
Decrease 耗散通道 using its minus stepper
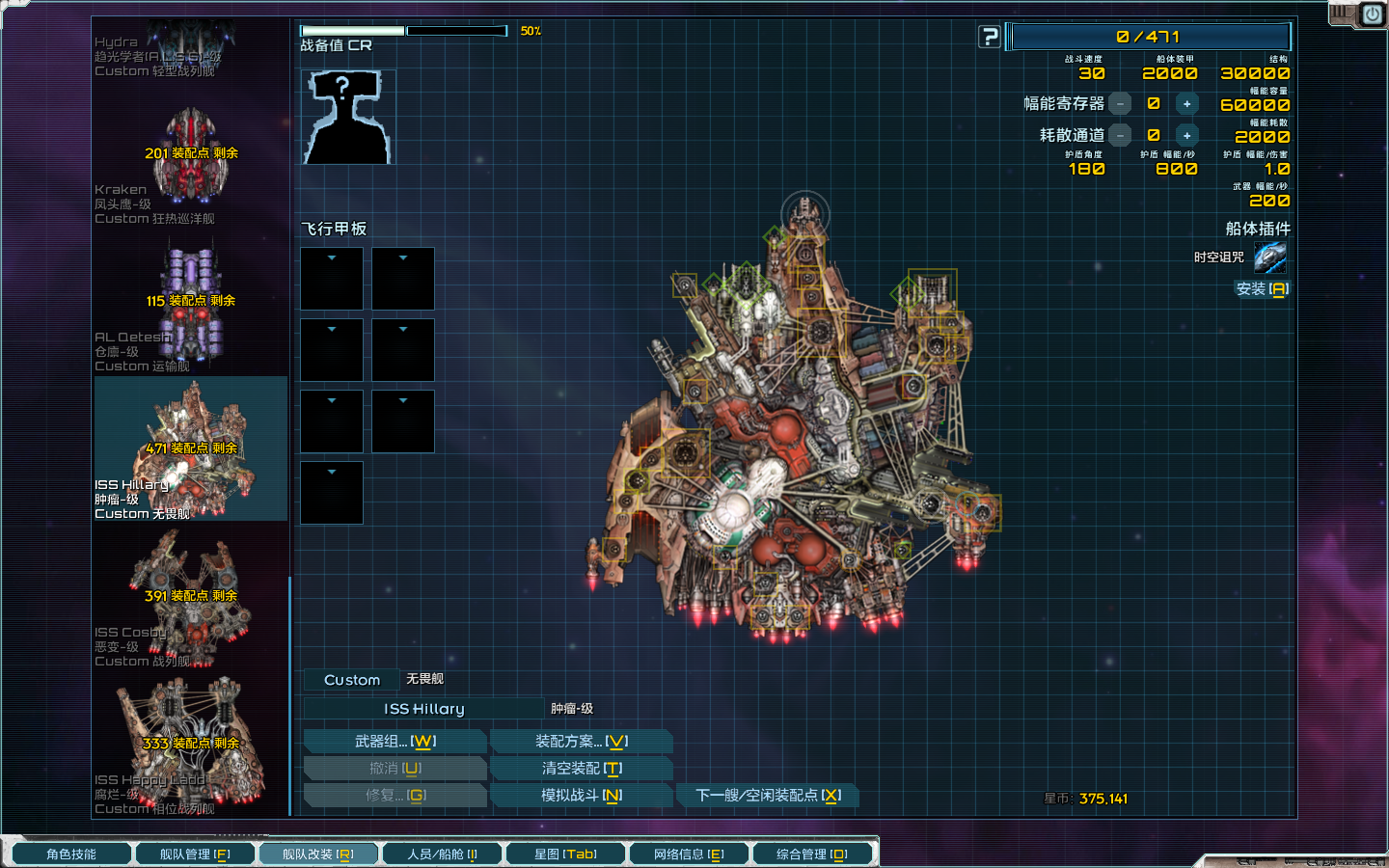tap(1120, 135)
